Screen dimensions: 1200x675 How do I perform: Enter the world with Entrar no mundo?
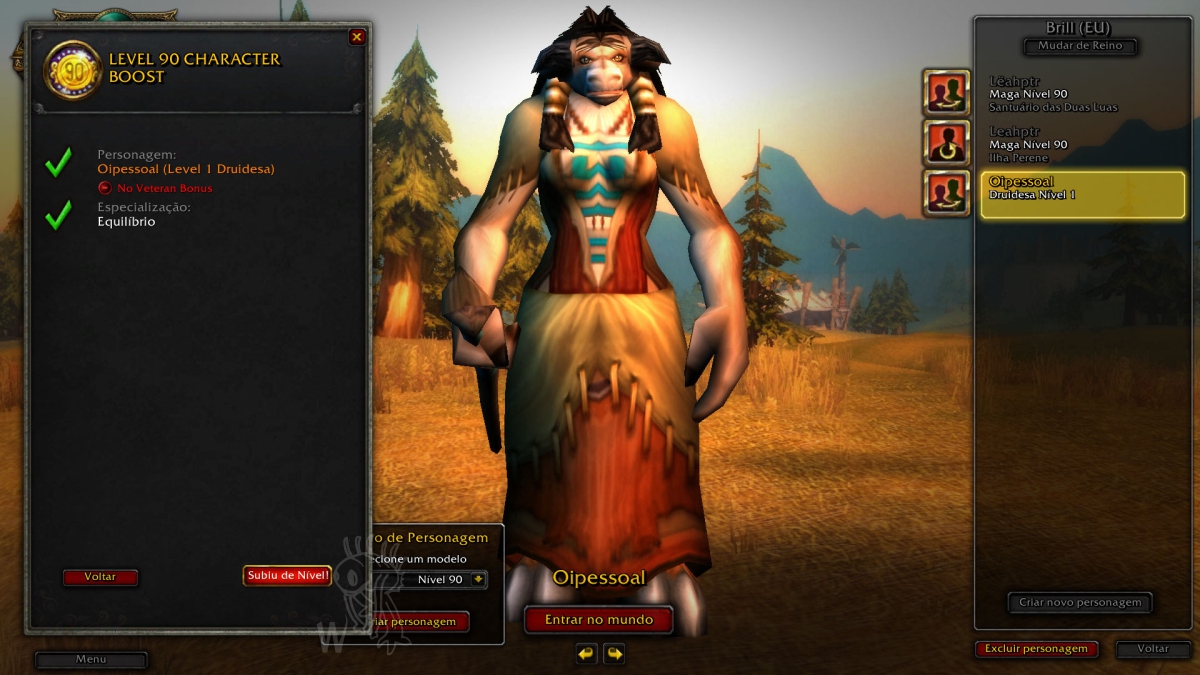598,620
